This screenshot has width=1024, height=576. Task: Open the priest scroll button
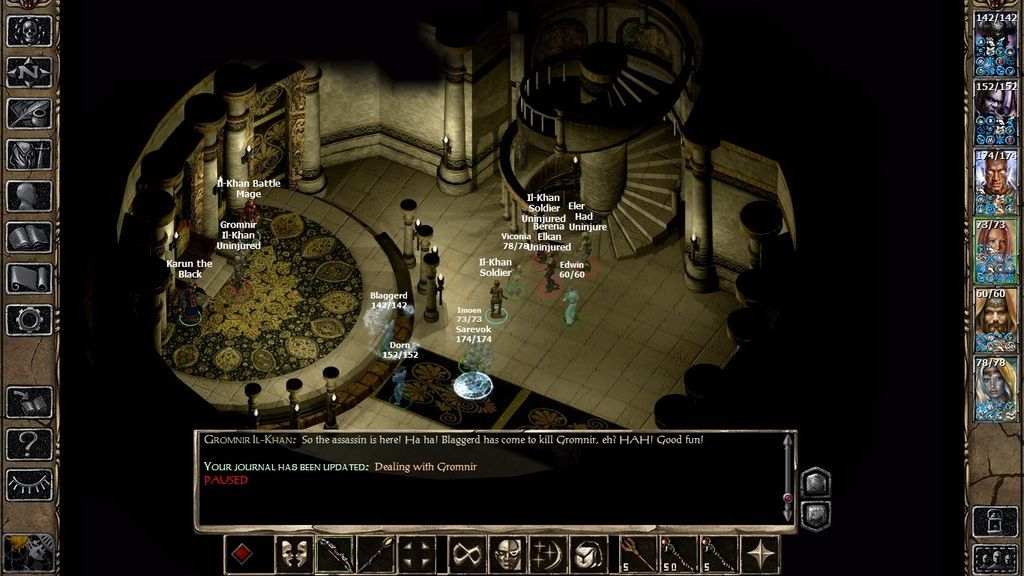pos(28,279)
